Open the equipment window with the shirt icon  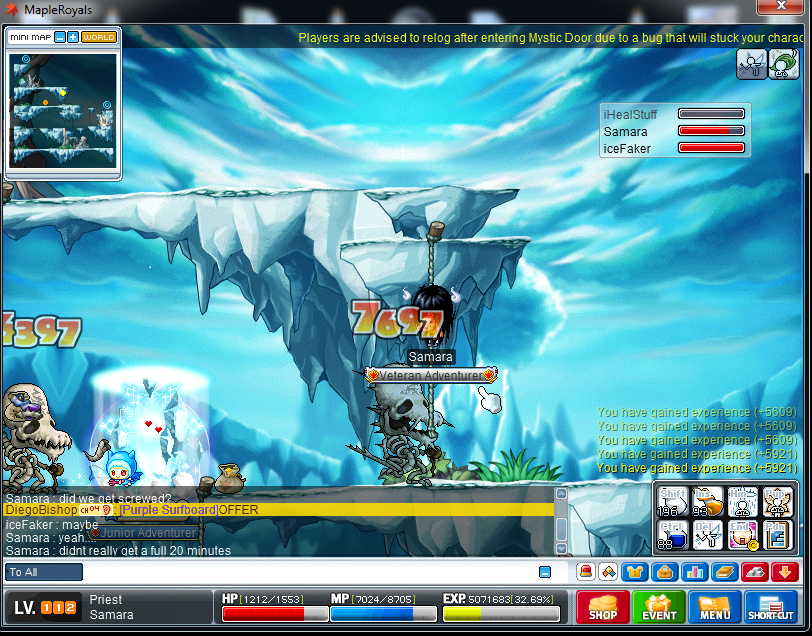click(x=635, y=572)
